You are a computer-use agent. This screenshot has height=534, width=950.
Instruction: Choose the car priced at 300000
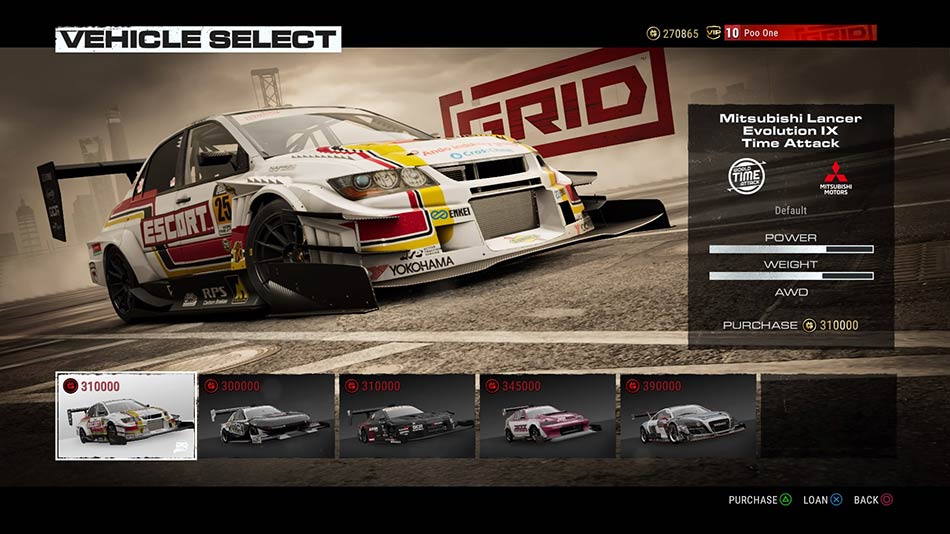(266, 416)
